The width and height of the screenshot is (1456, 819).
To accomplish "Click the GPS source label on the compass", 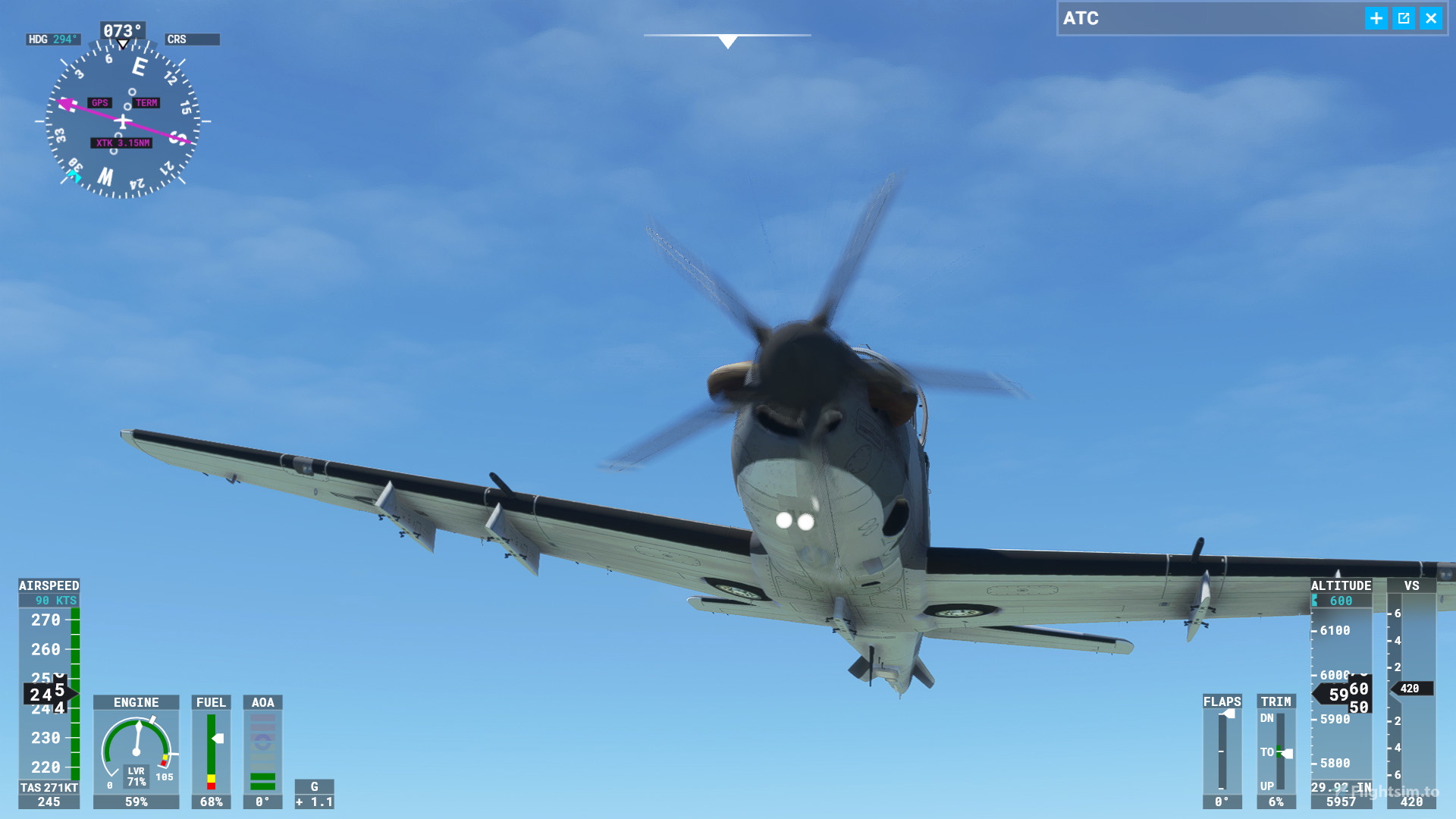I will (x=100, y=102).
